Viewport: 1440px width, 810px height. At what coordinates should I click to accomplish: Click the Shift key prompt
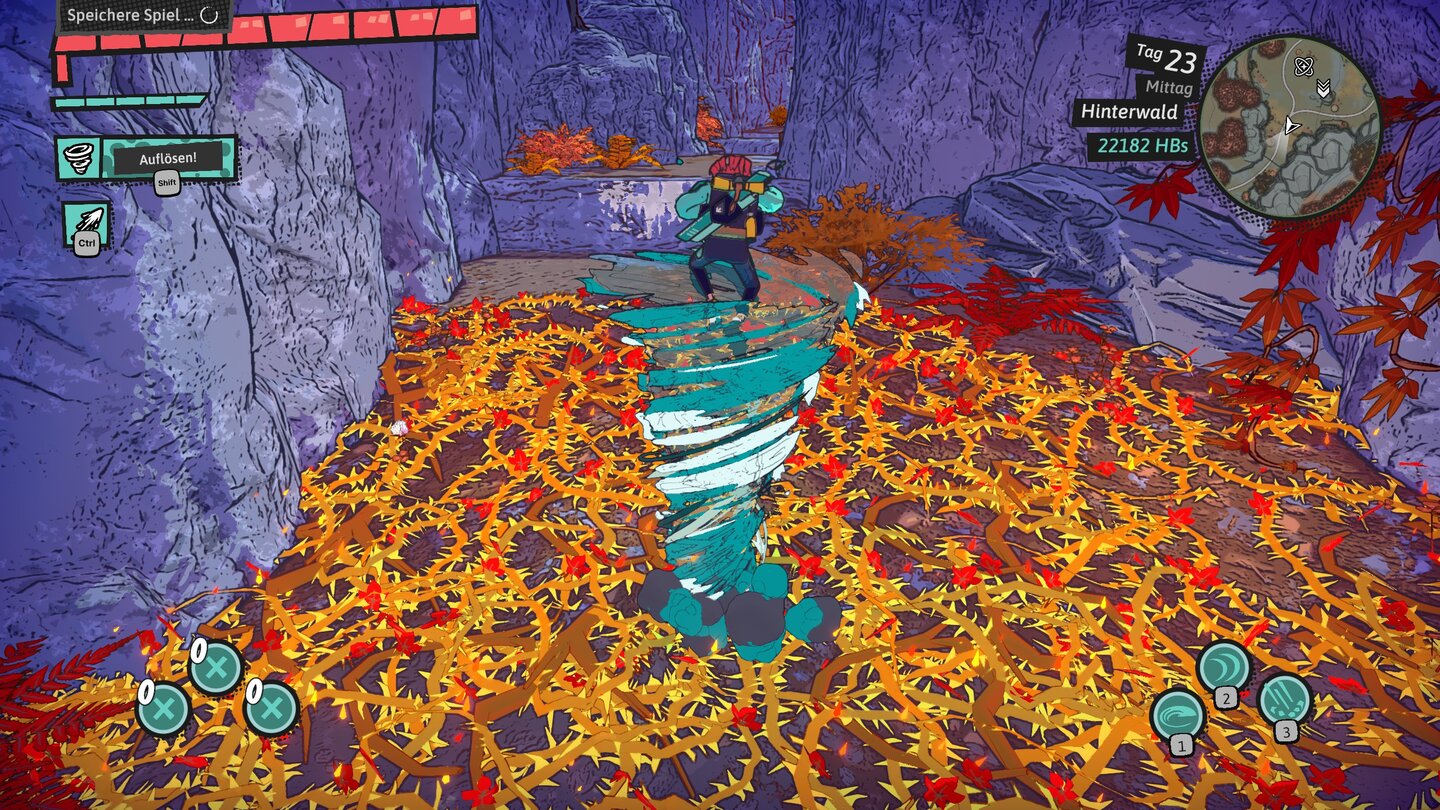tap(167, 183)
